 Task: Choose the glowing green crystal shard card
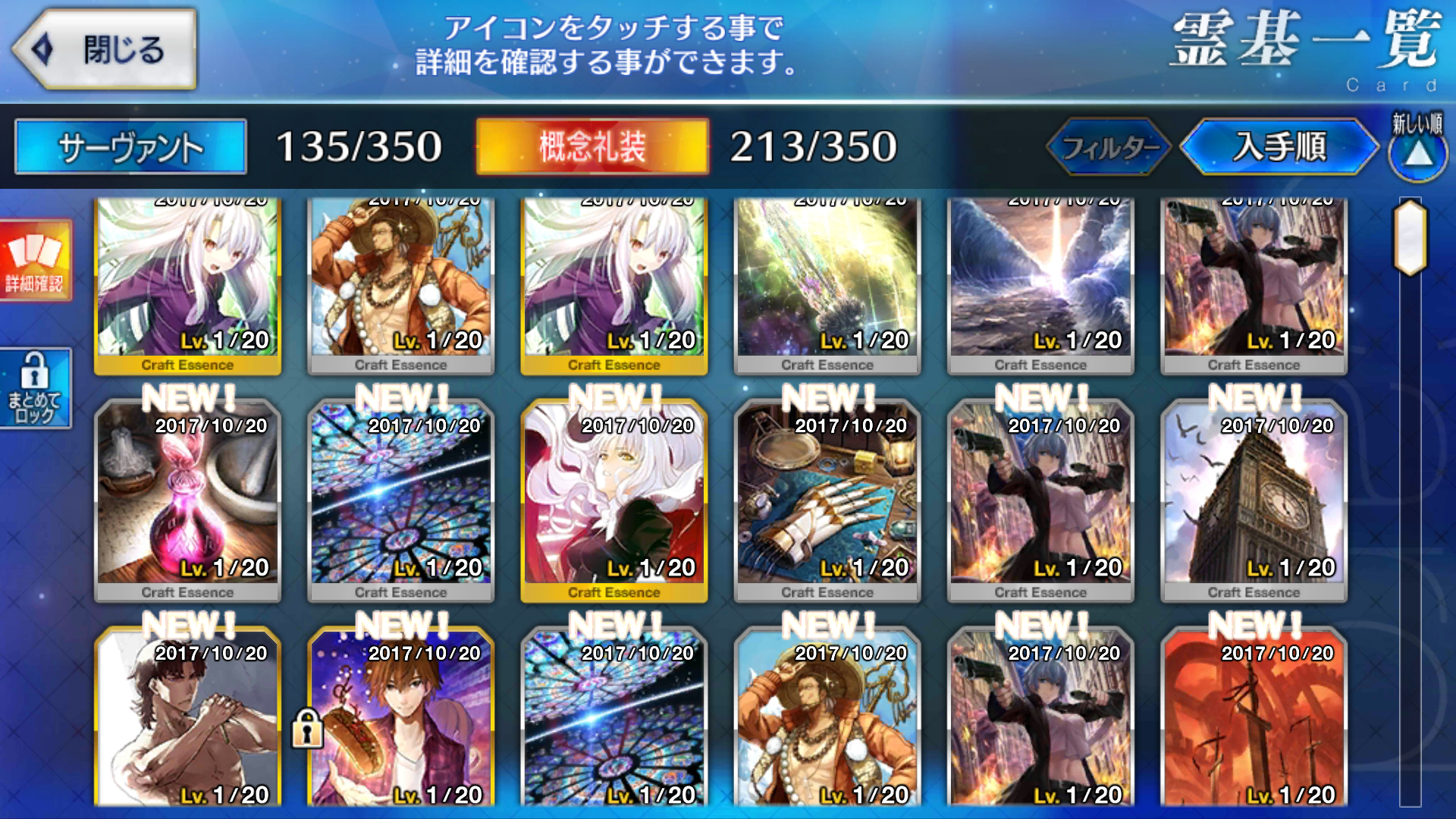(827, 281)
